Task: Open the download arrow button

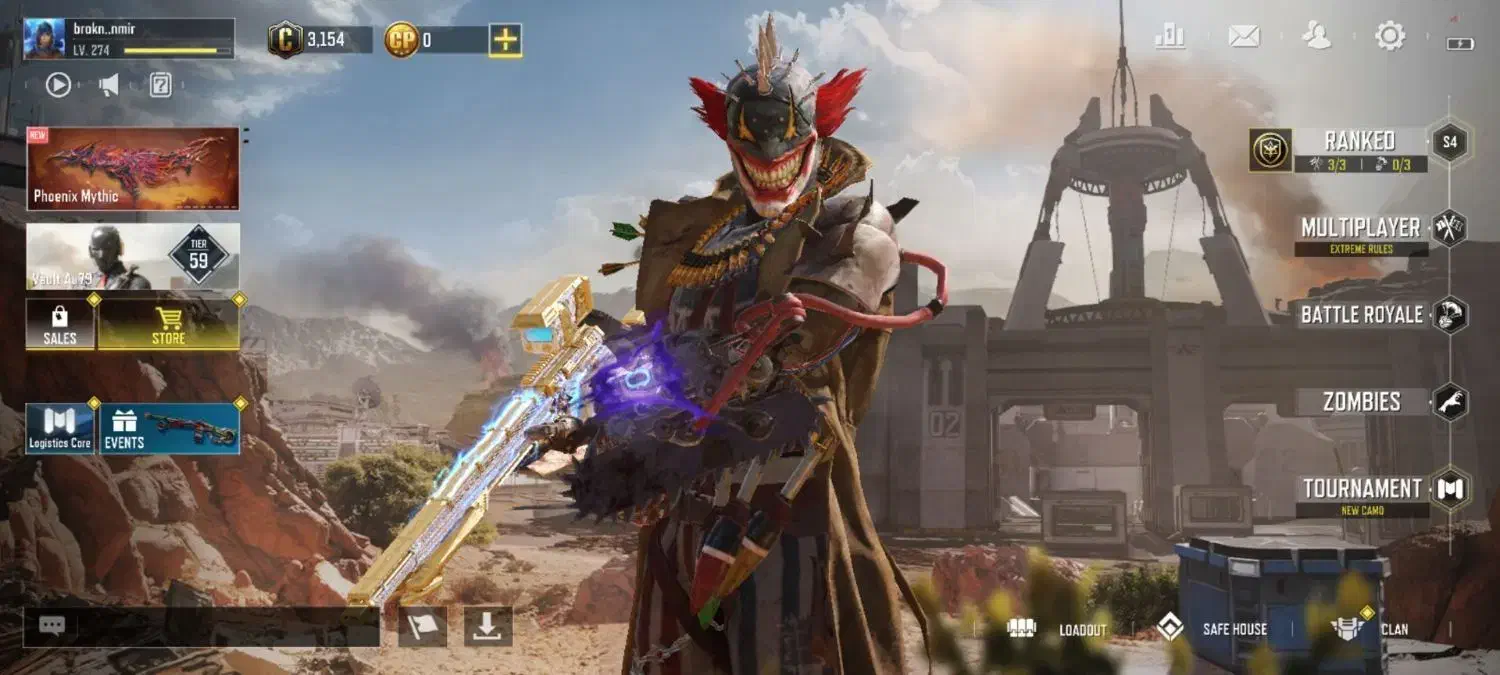Action: click(487, 626)
